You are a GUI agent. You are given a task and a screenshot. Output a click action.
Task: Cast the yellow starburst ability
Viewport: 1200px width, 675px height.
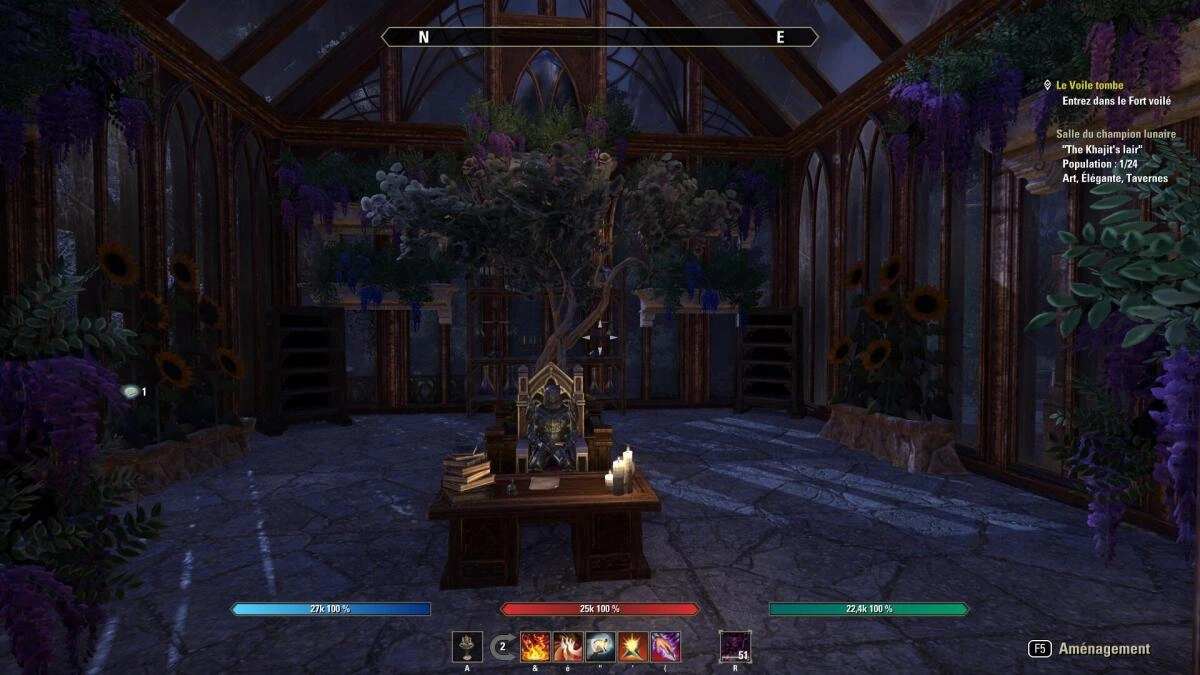633,647
